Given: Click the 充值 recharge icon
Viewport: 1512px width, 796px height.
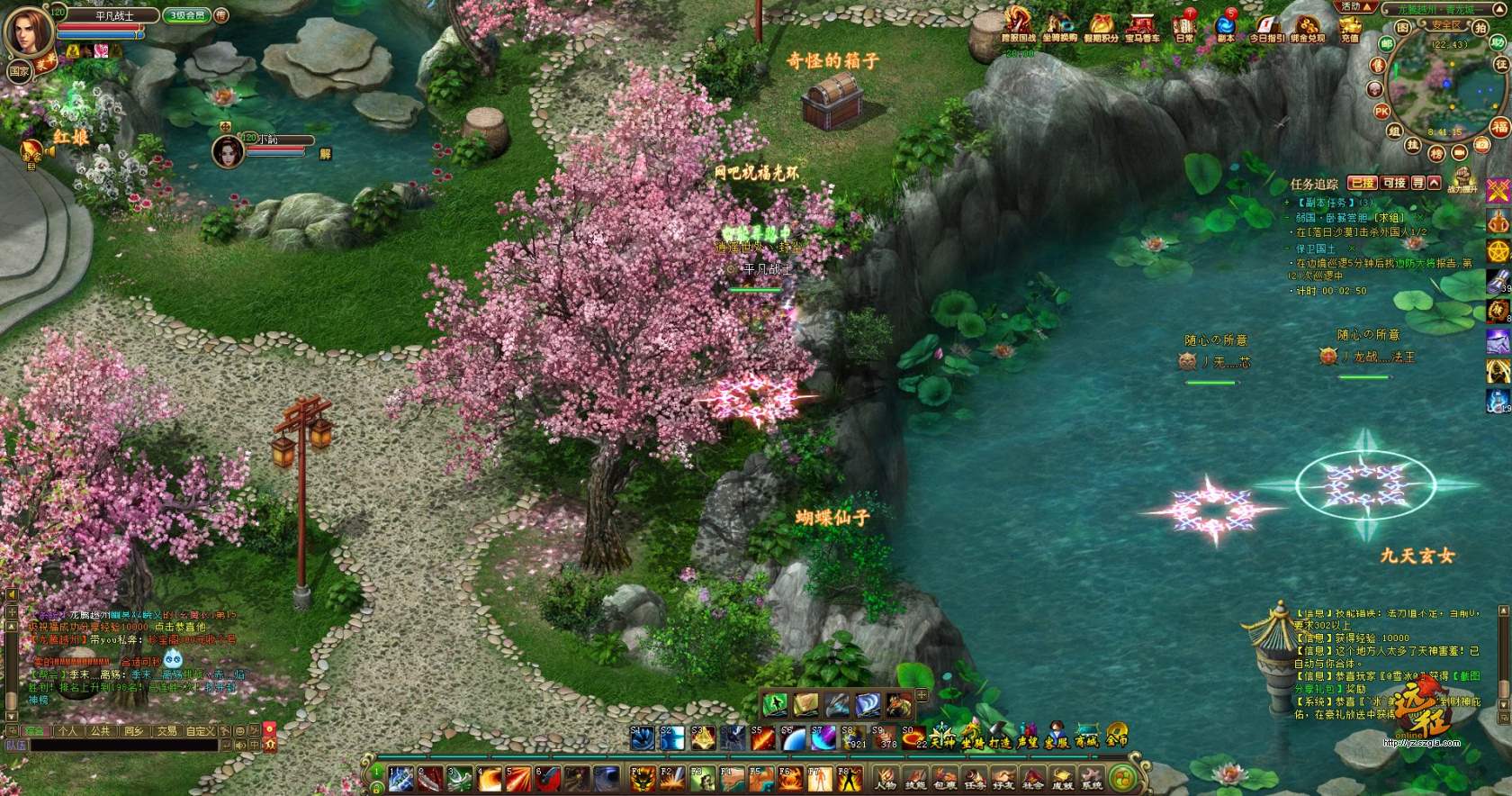Looking at the screenshot, I should click(1349, 26).
